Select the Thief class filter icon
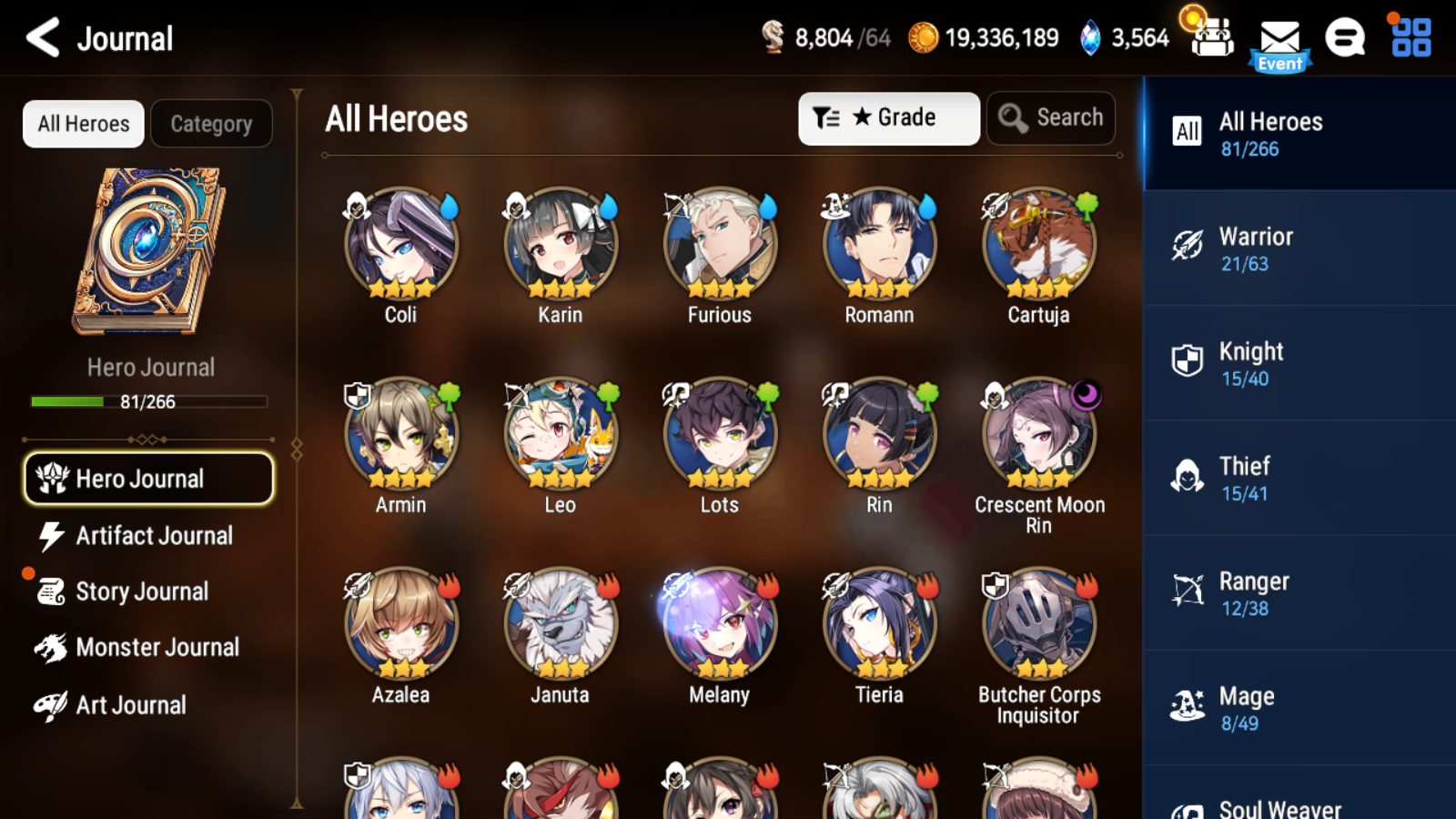This screenshot has width=1456, height=819. point(1188,476)
